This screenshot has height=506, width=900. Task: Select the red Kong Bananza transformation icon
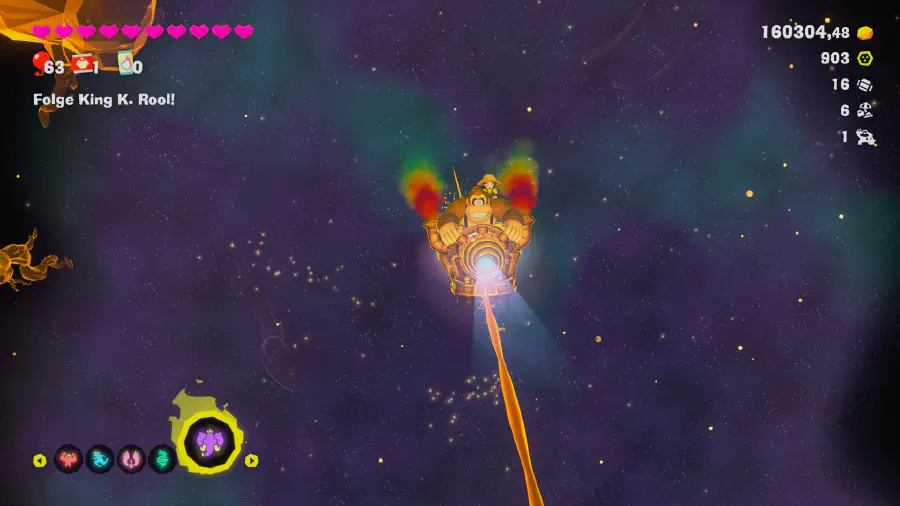pos(68,460)
